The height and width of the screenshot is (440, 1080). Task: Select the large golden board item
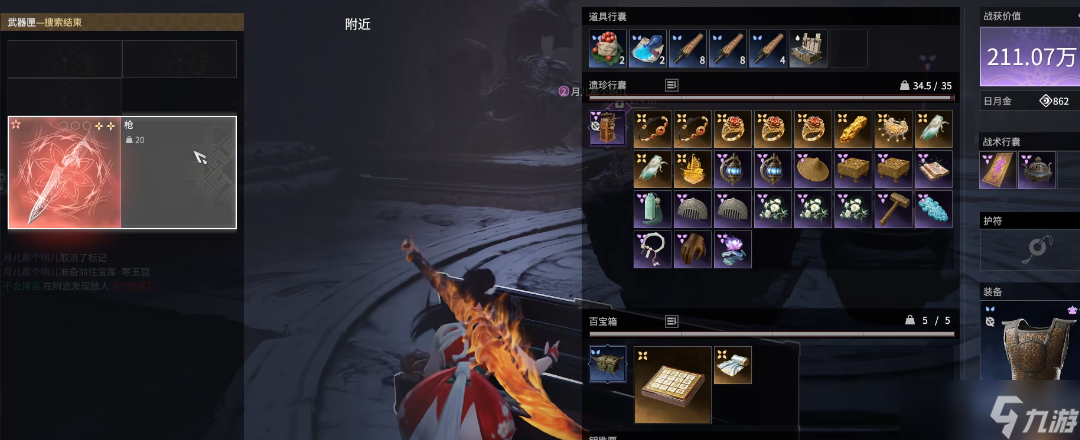[672, 384]
